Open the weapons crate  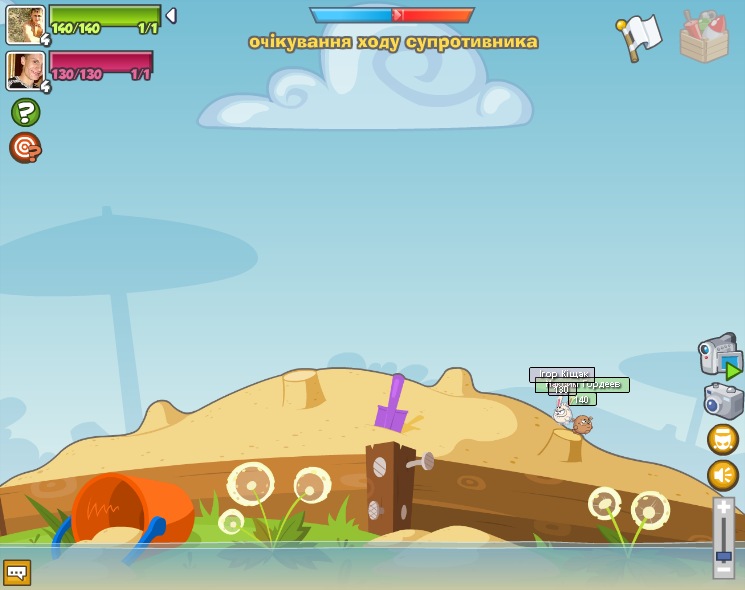[703, 37]
